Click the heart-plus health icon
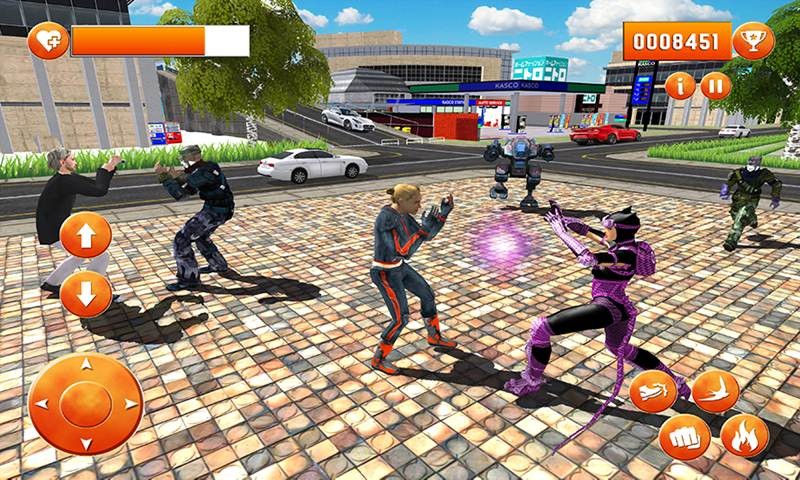Screen dimensions: 800x480 [x=47, y=41]
